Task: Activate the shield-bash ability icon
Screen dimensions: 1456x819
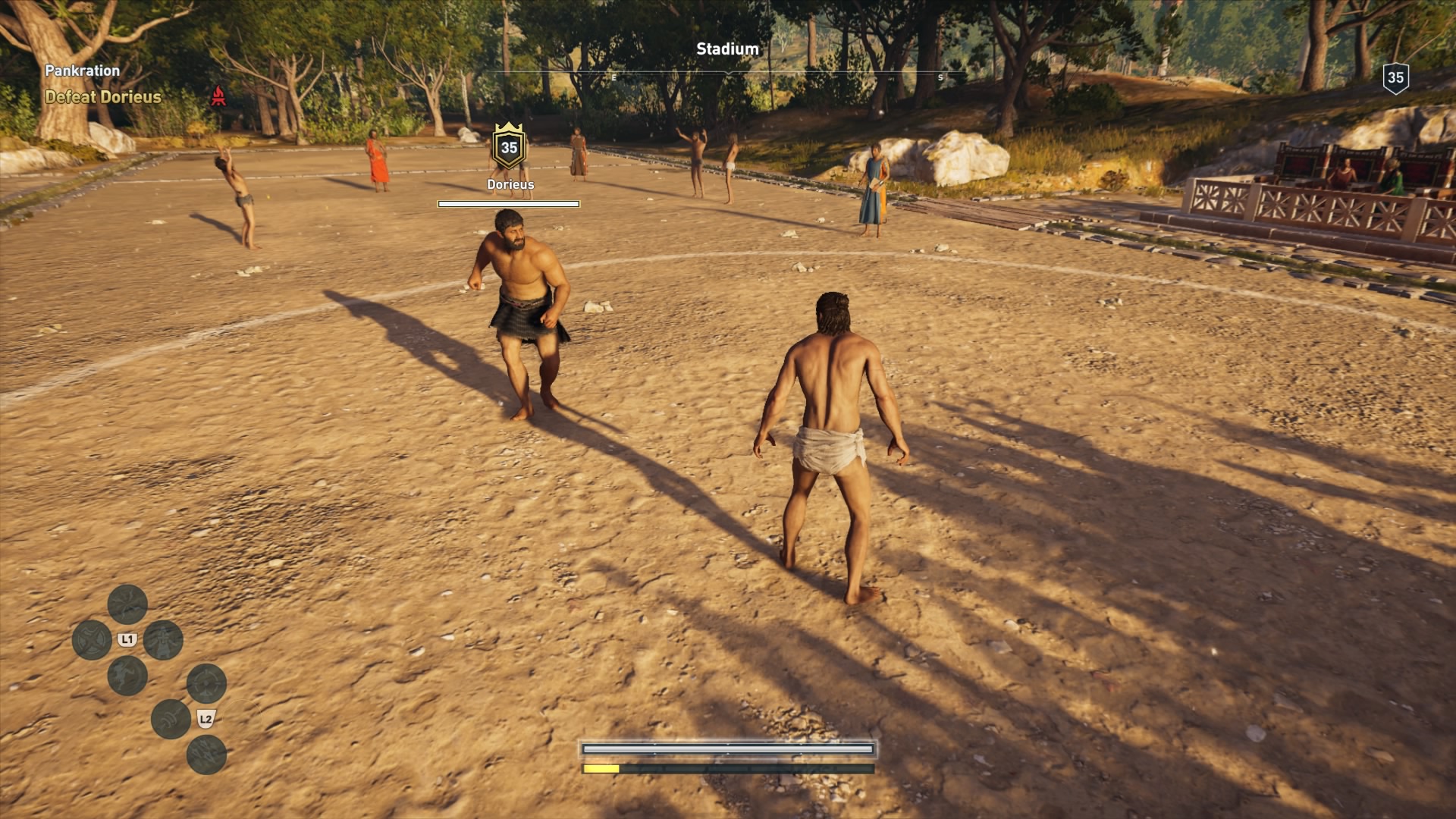Action: coord(91,639)
